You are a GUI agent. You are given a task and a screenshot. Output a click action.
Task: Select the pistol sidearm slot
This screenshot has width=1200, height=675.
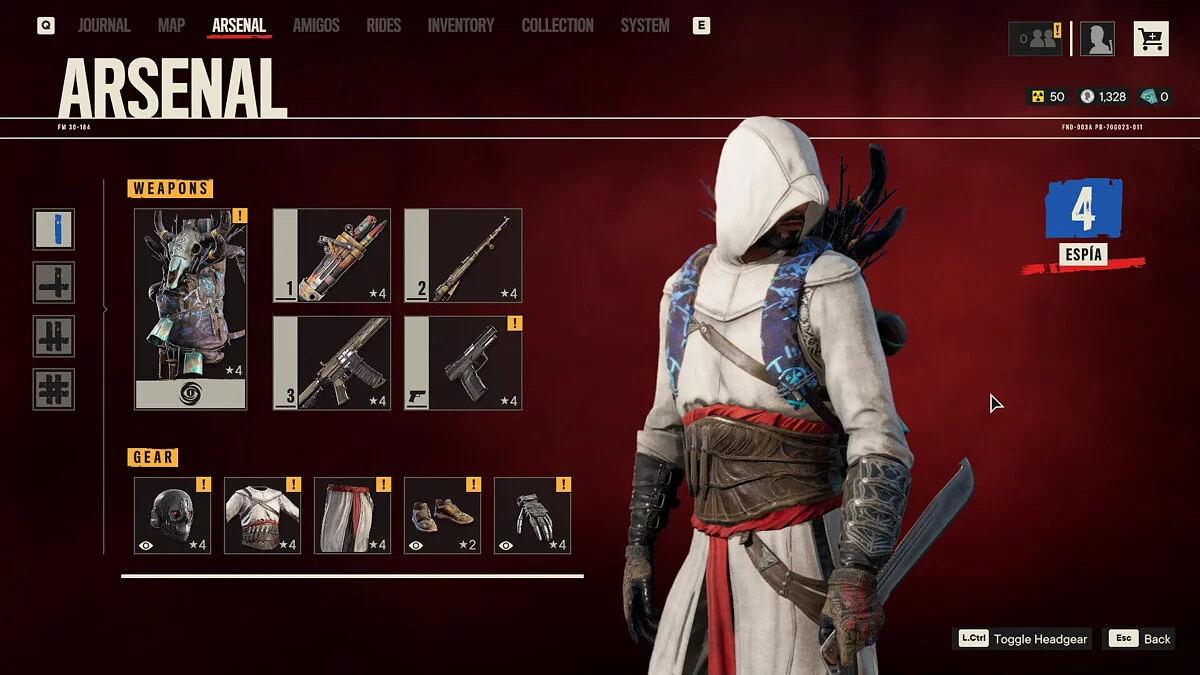click(463, 363)
